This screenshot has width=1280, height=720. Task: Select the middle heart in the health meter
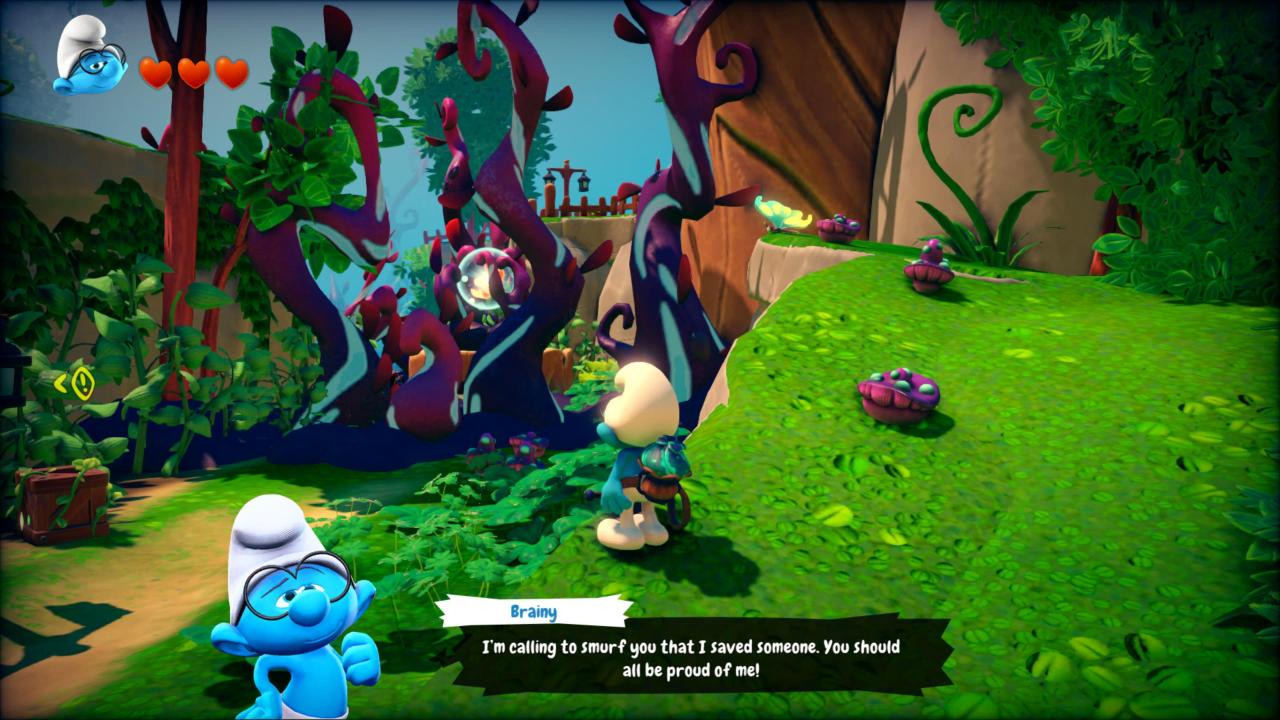pos(190,73)
